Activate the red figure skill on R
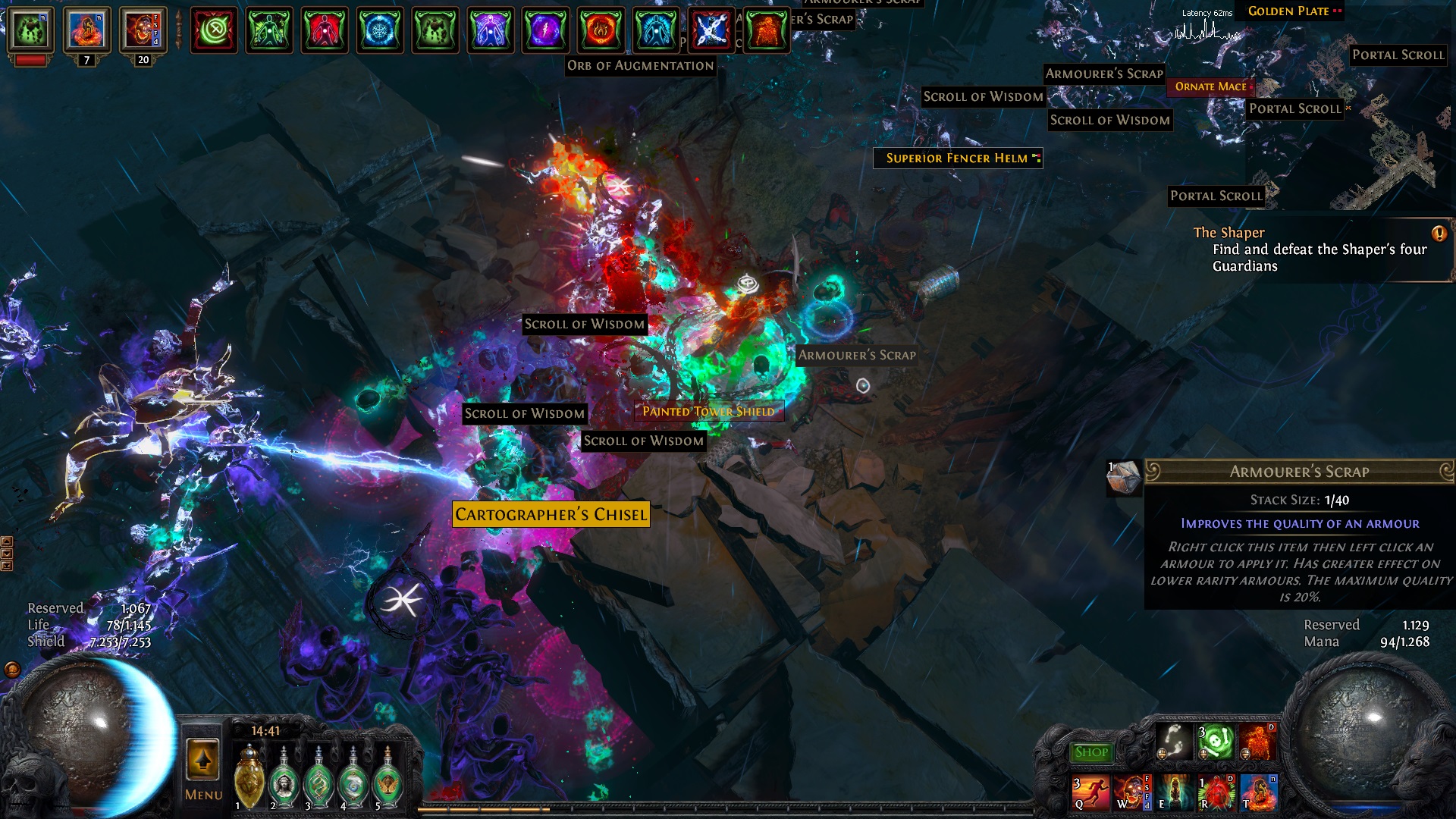Viewport: 1456px width, 819px height. [1216, 792]
